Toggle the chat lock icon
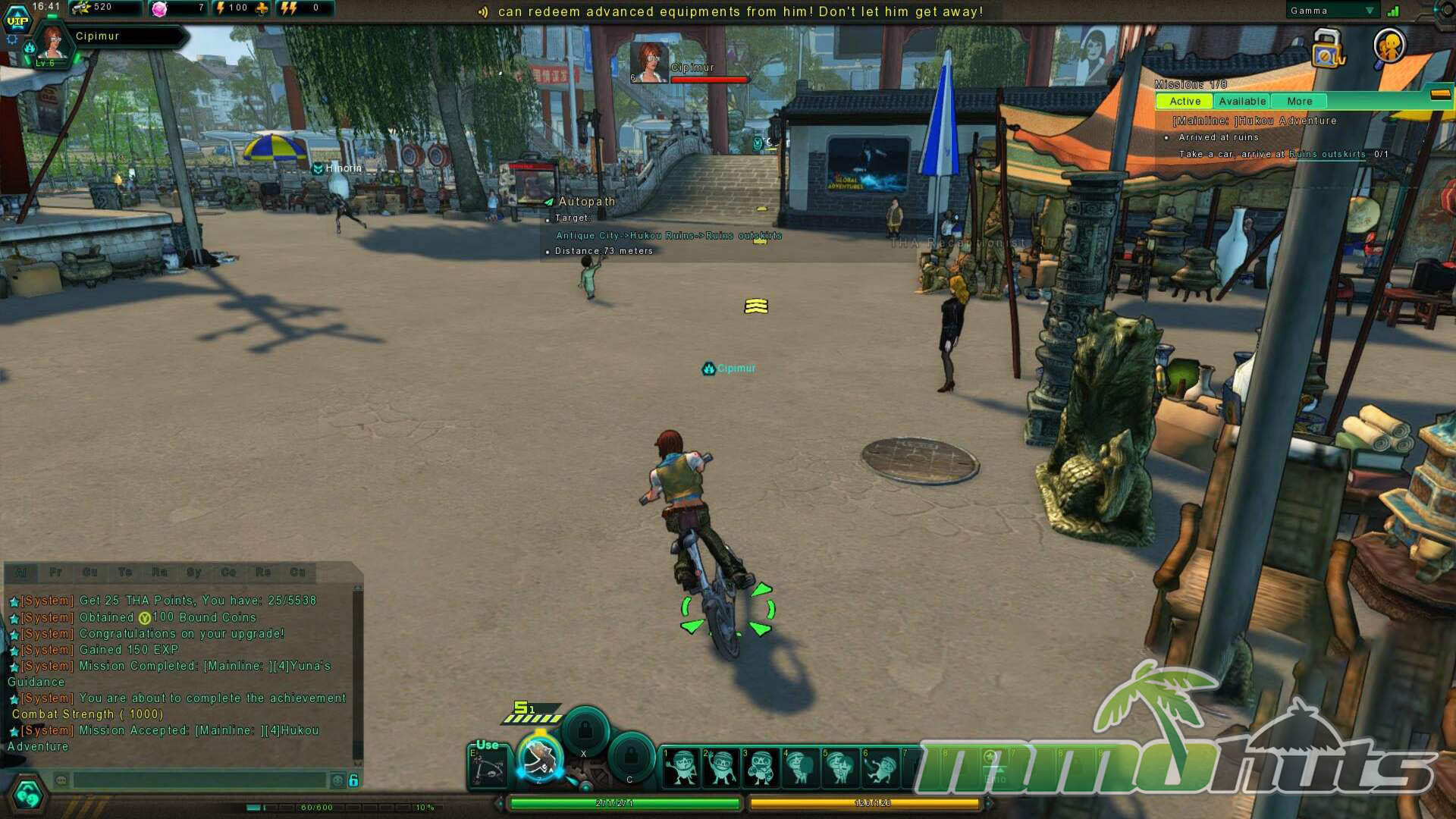 tap(353, 780)
